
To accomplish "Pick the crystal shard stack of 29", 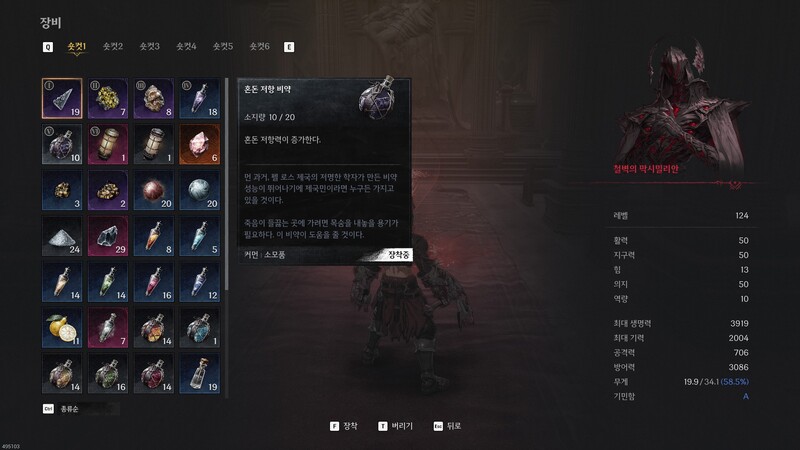I will tap(106, 236).
